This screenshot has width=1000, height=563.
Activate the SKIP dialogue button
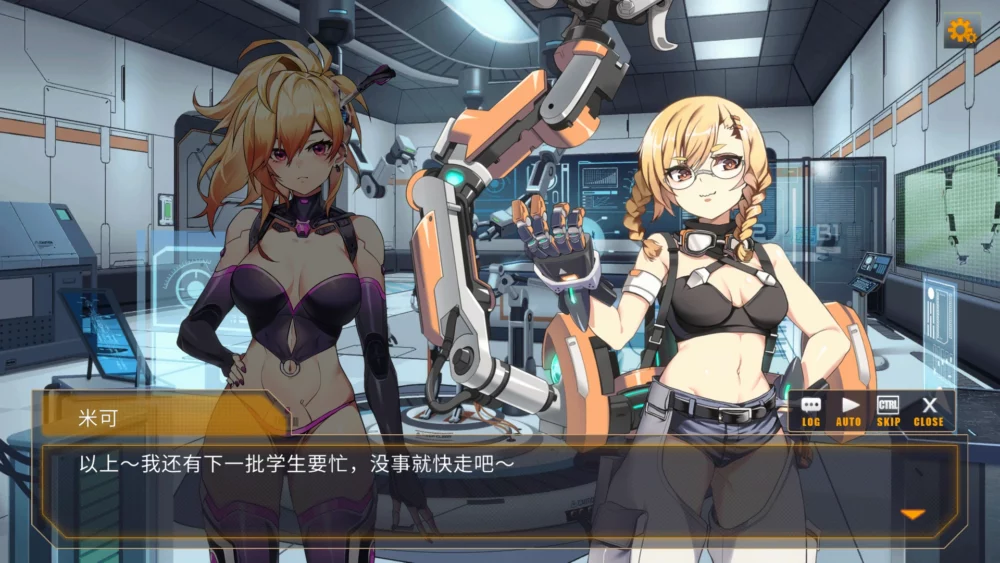[888, 410]
